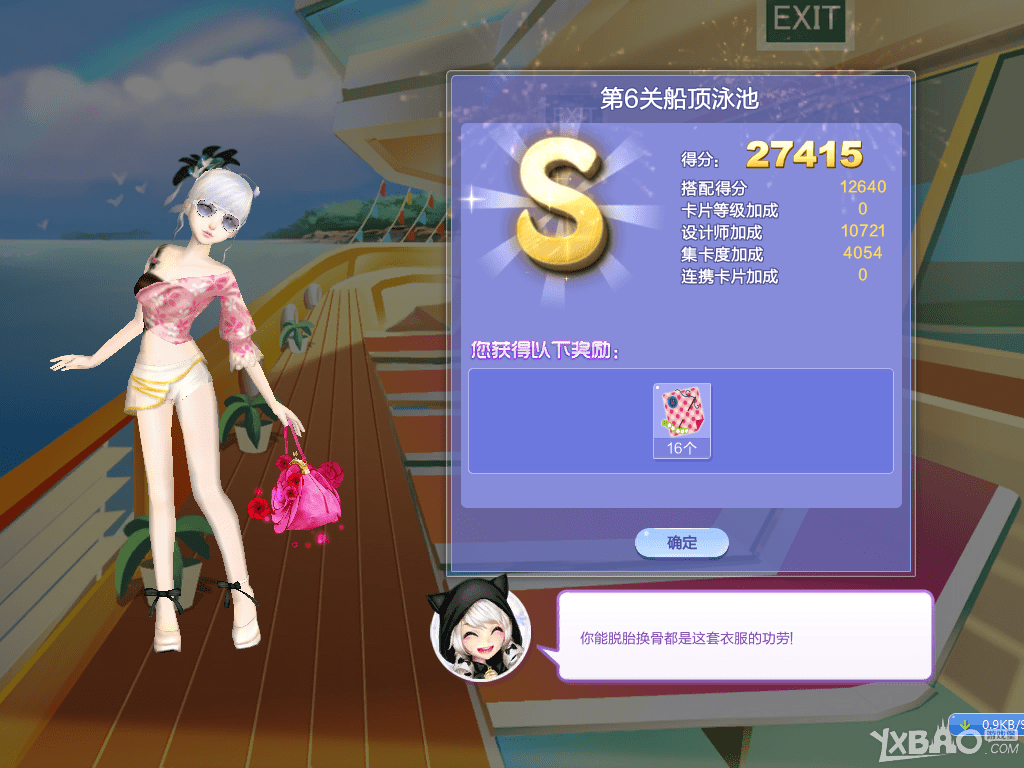Select the pink checkered reward item slot
Image resolution: width=1024 pixels, height=768 pixels.
[x=681, y=420]
